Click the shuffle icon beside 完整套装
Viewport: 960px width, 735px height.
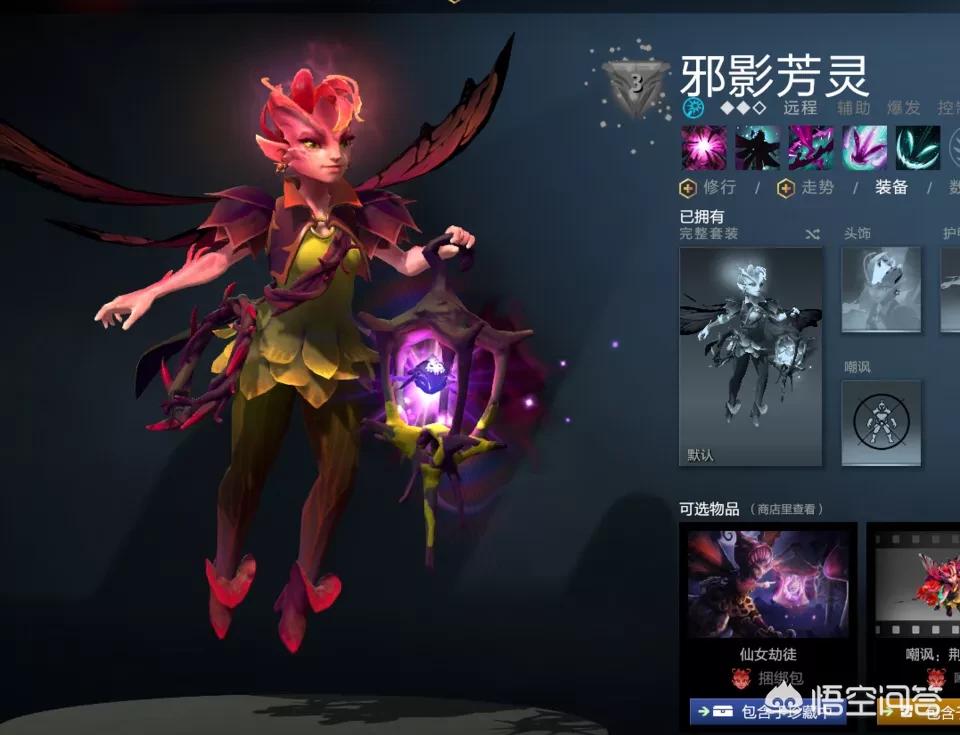(812, 234)
